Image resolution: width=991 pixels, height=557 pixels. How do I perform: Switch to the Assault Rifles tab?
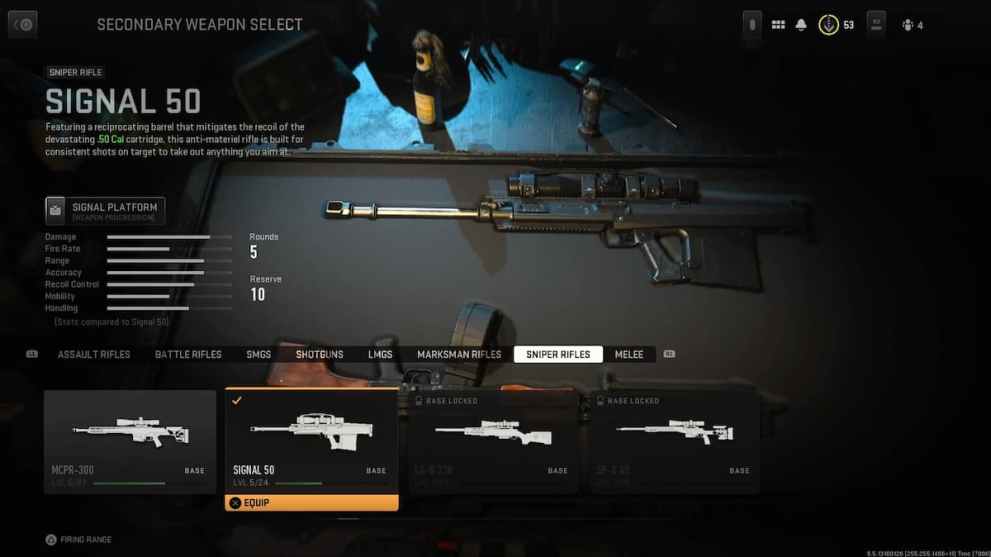point(94,355)
